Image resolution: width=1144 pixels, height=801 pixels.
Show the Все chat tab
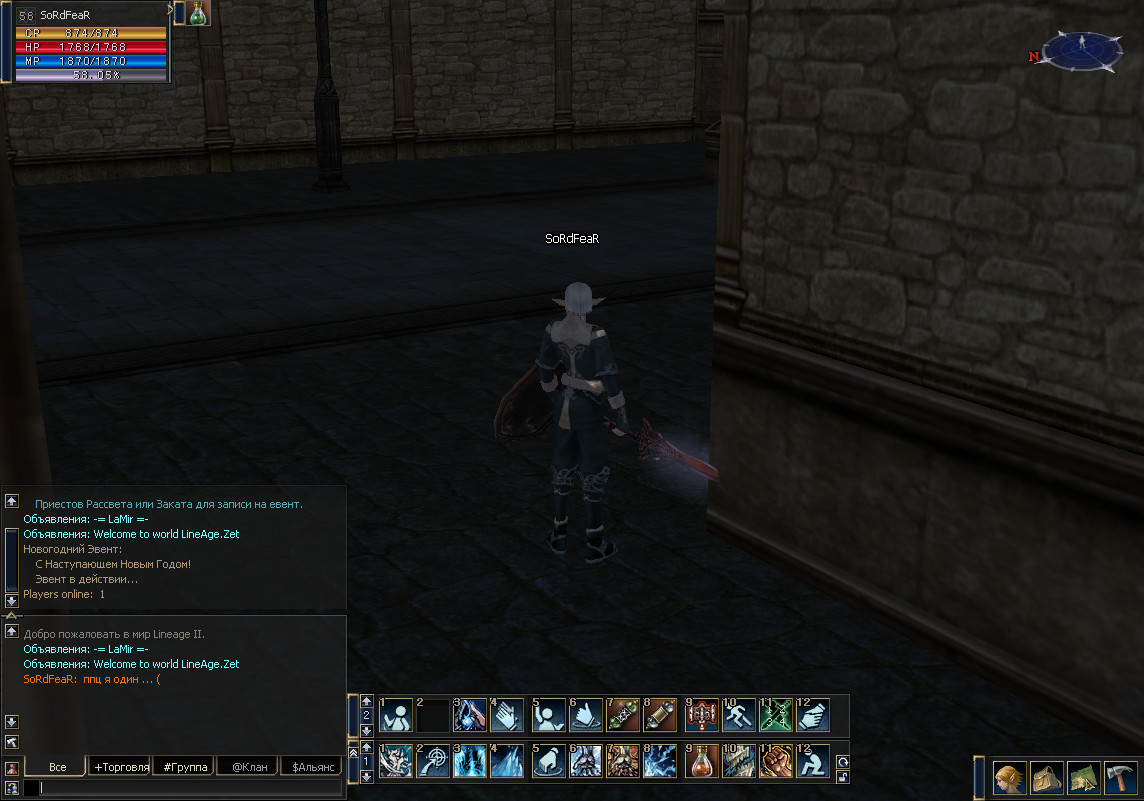[57, 767]
